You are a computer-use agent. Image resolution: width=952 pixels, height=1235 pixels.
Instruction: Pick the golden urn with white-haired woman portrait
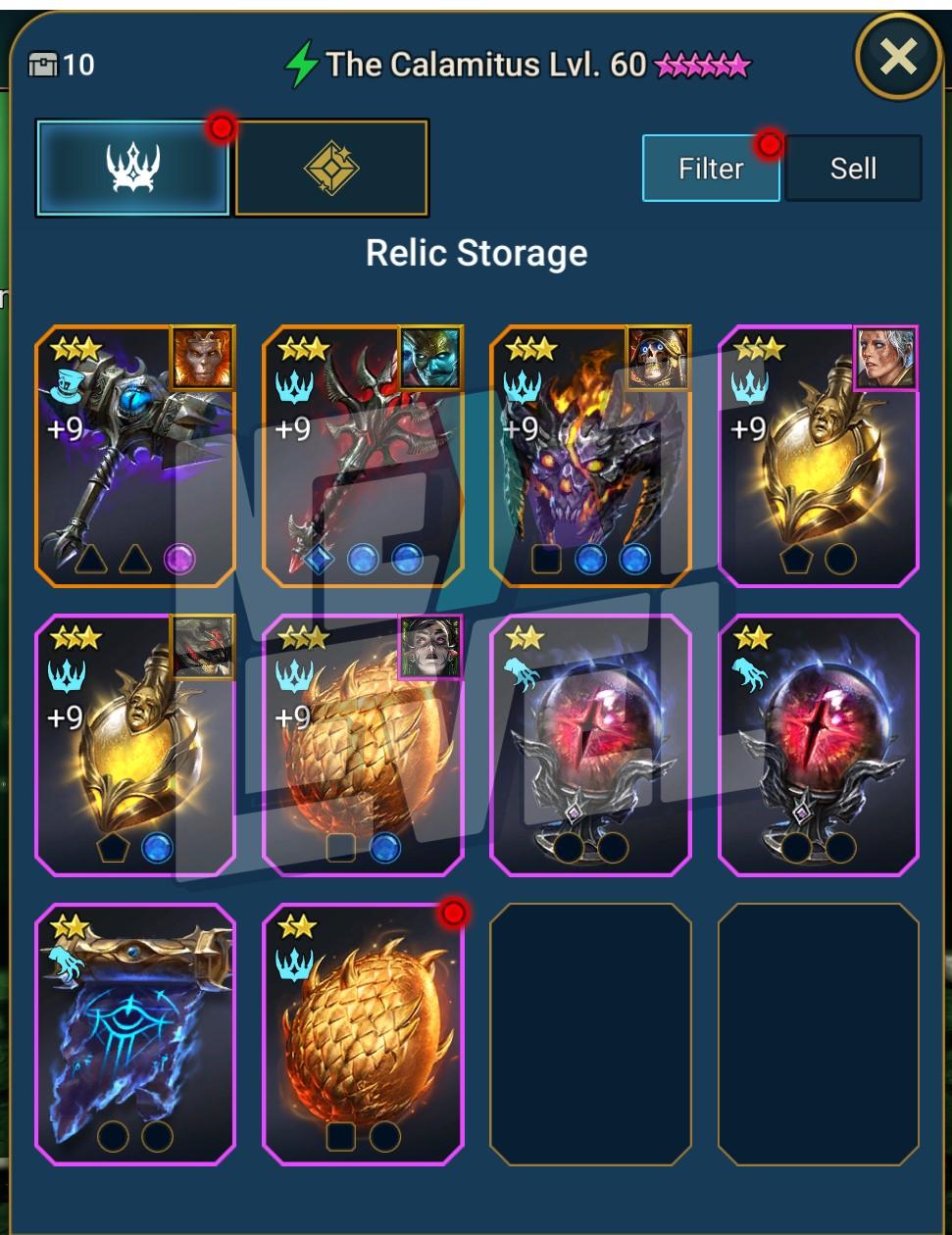click(818, 457)
